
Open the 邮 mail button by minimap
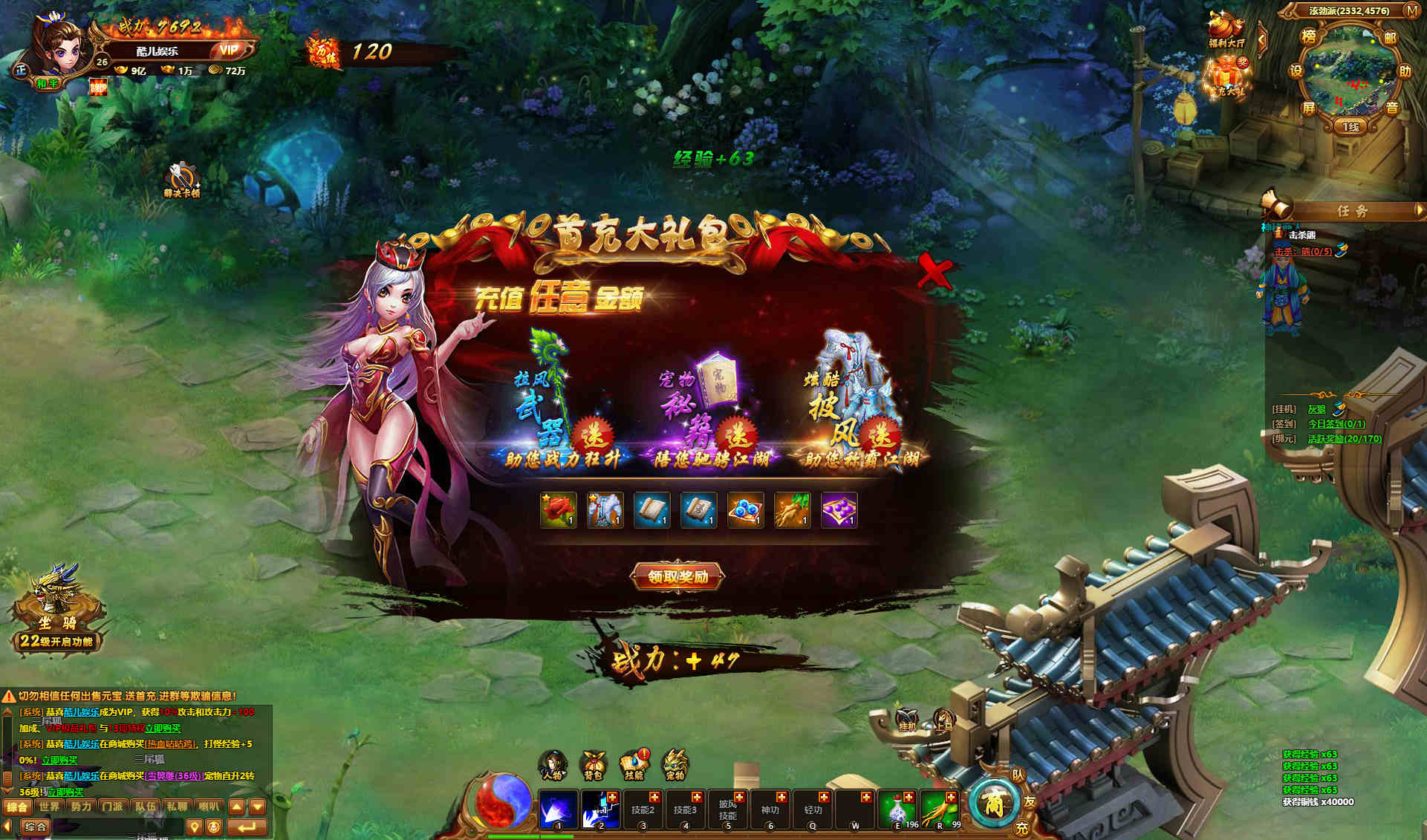click(x=1390, y=37)
